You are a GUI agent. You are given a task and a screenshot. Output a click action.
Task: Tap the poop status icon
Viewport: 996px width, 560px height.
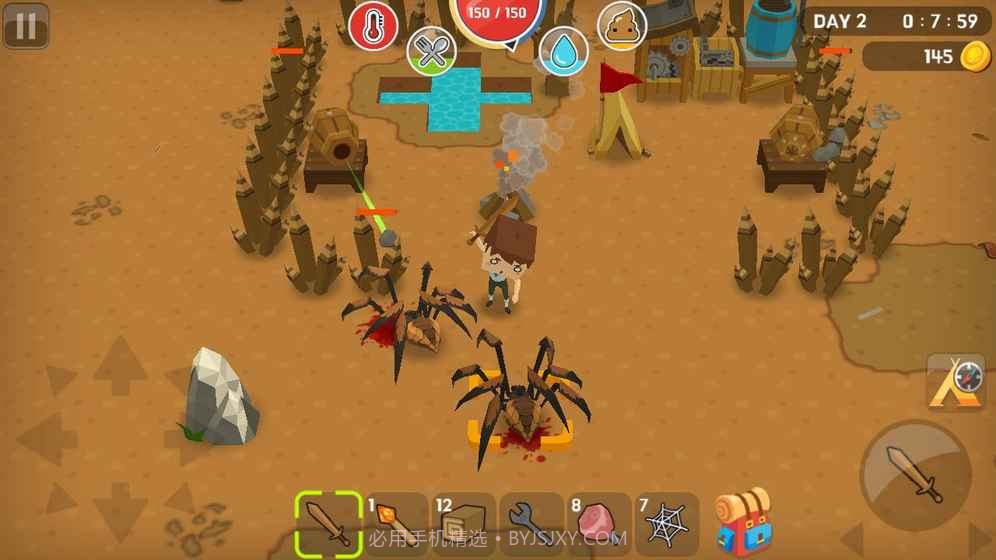[x=622, y=27]
